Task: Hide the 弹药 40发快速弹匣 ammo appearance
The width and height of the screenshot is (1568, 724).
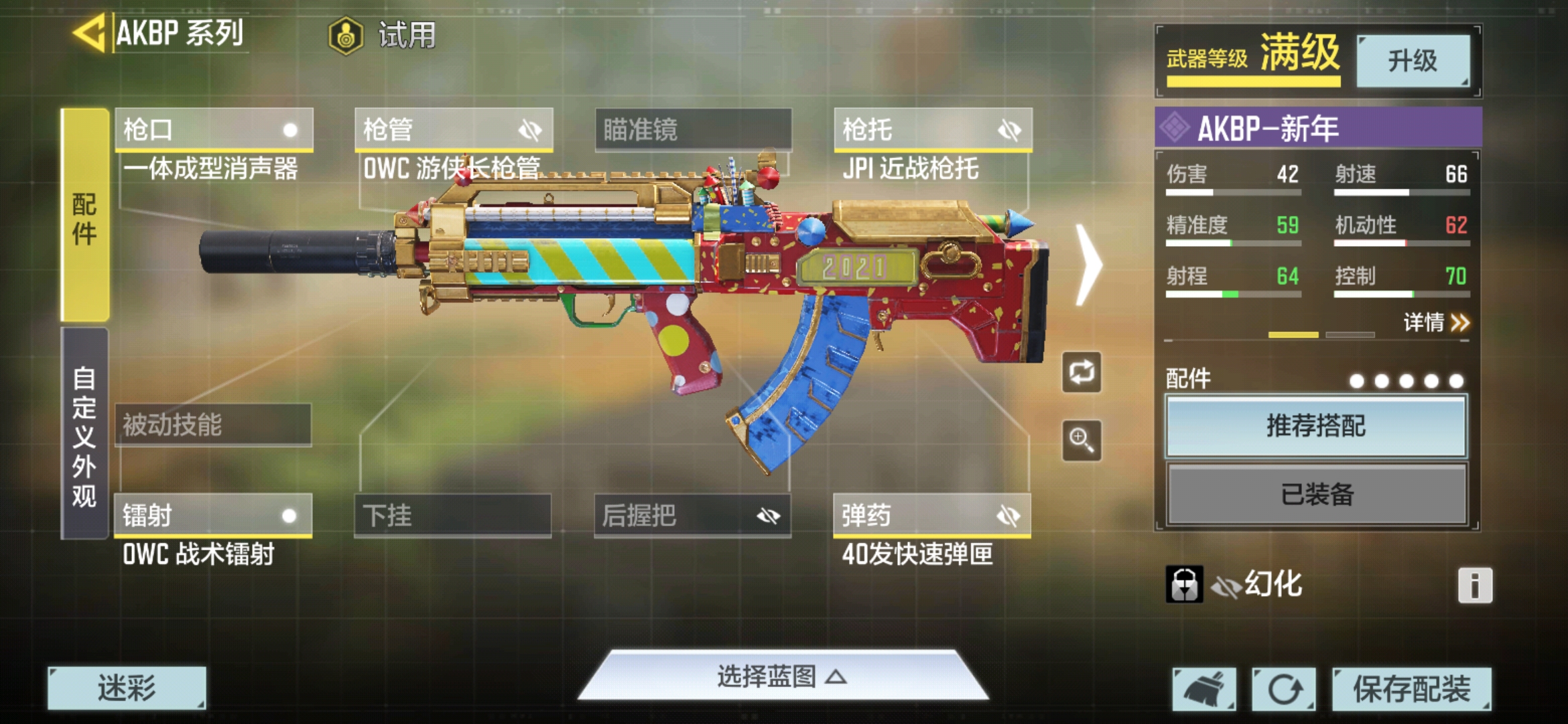Action: pyautogui.click(x=1008, y=516)
